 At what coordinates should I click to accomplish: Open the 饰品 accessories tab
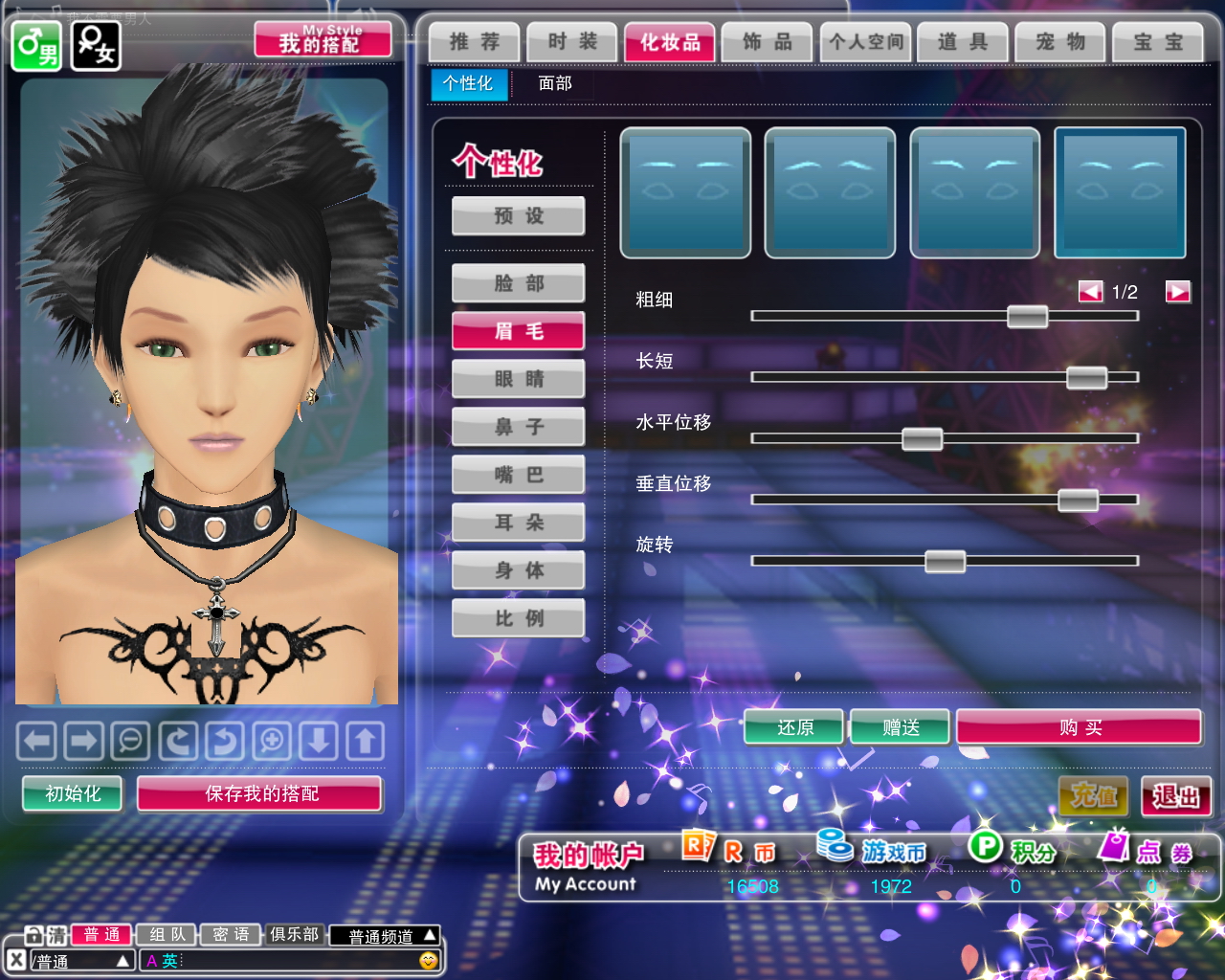(767, 42)
